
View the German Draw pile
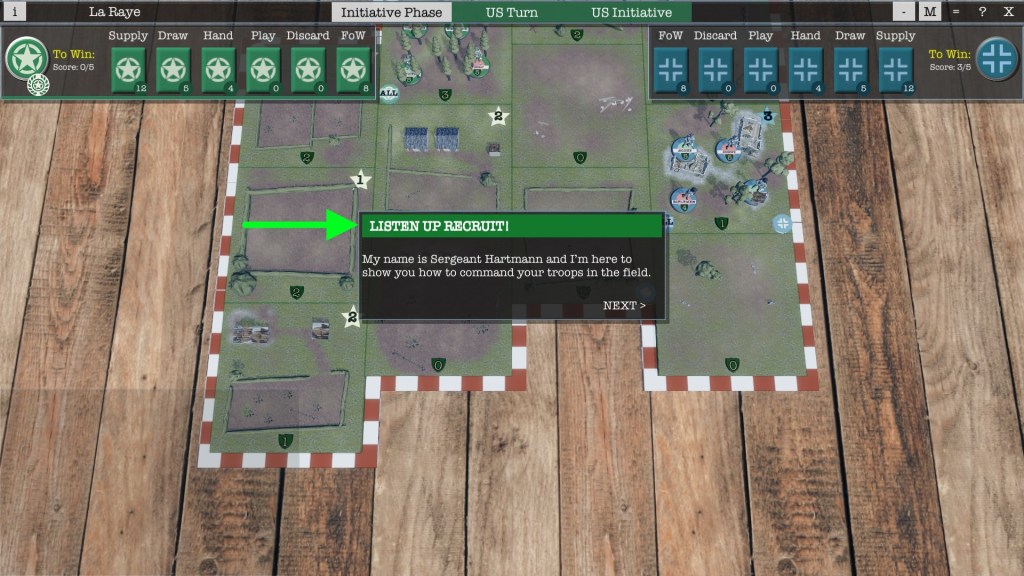[x=851, y=70]
